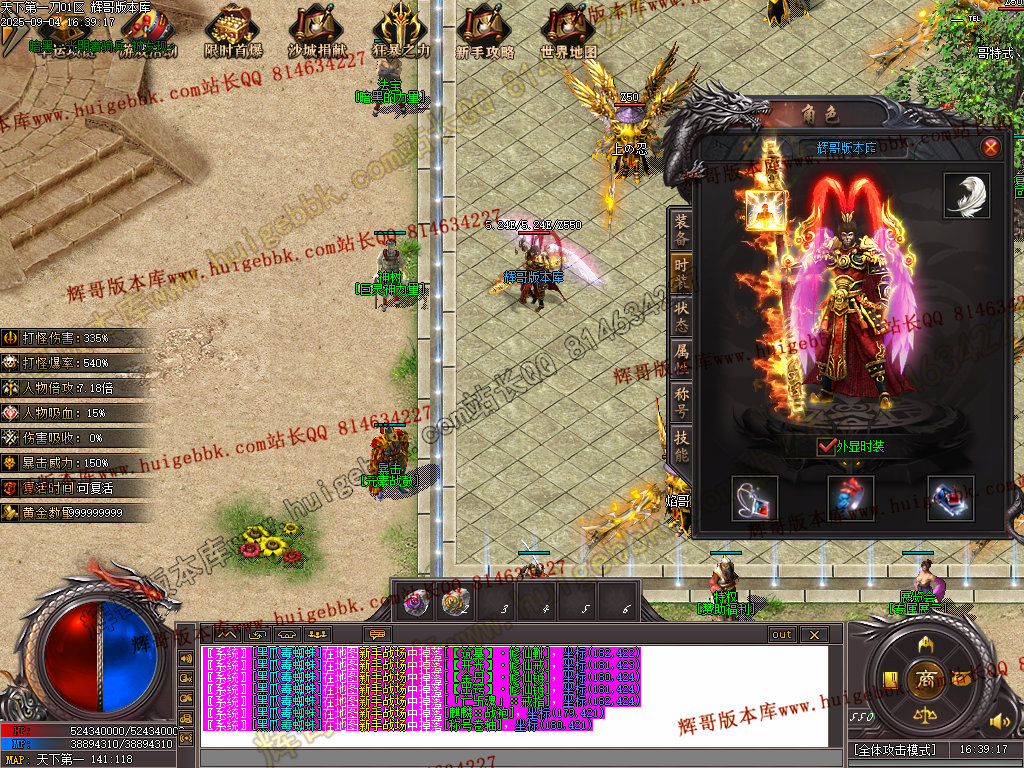The height and width of the screenshot is (768, 1024).
Task: Close the character panel
Action: (x=990, y=148)
